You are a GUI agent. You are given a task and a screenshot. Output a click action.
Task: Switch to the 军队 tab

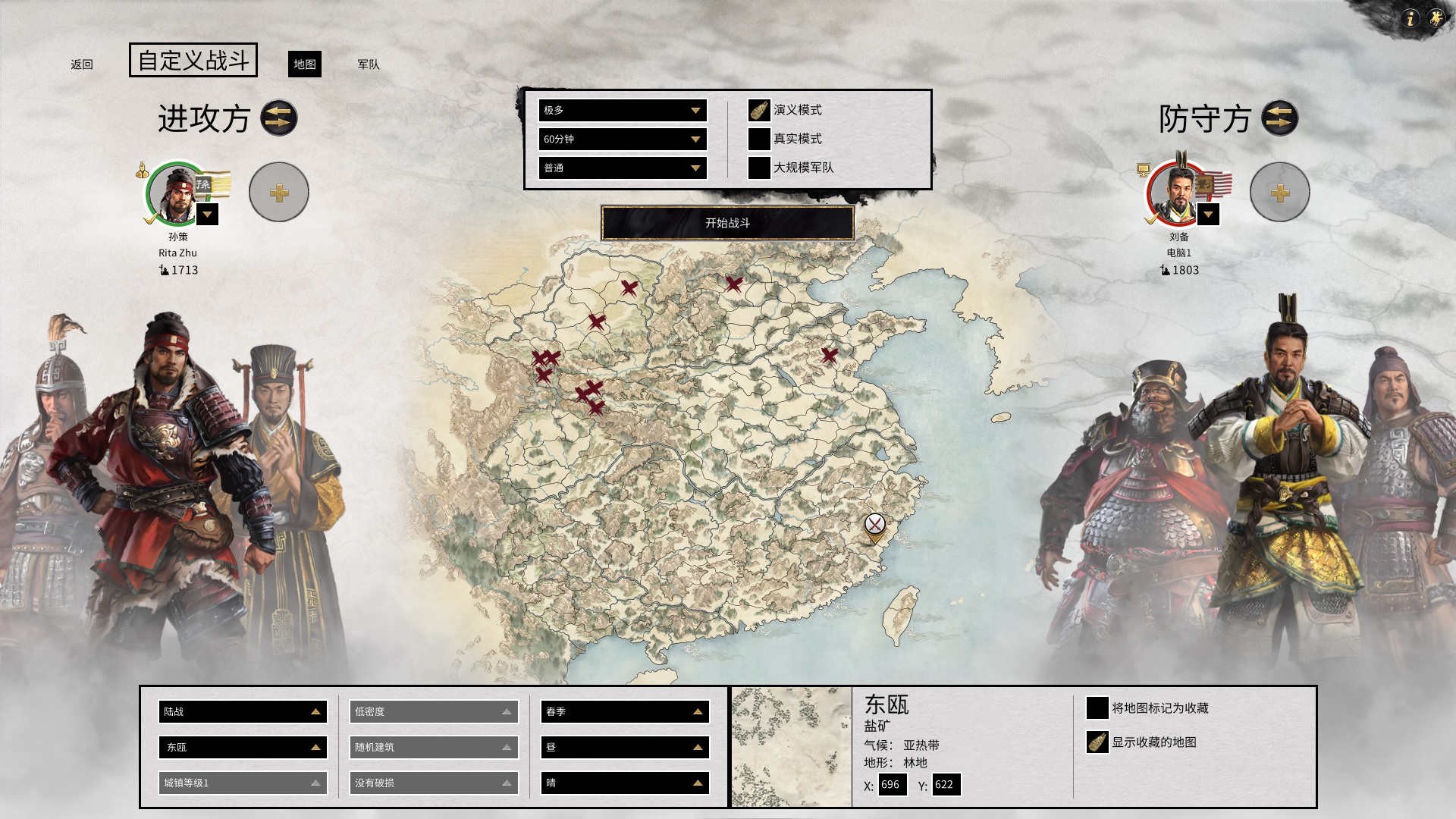[366, 65]
